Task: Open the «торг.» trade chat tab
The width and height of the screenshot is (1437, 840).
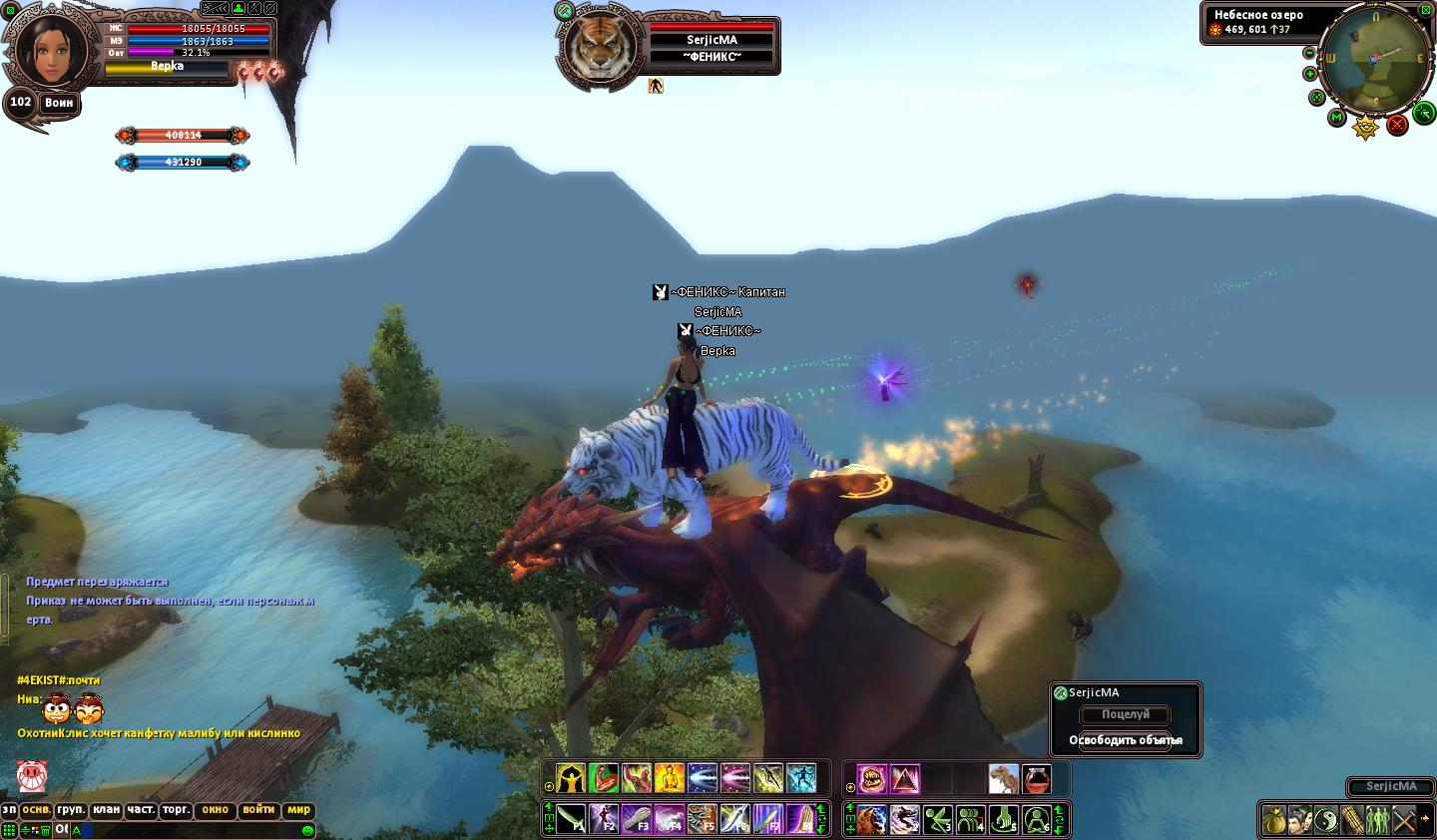Action: (x=176, y=810)
